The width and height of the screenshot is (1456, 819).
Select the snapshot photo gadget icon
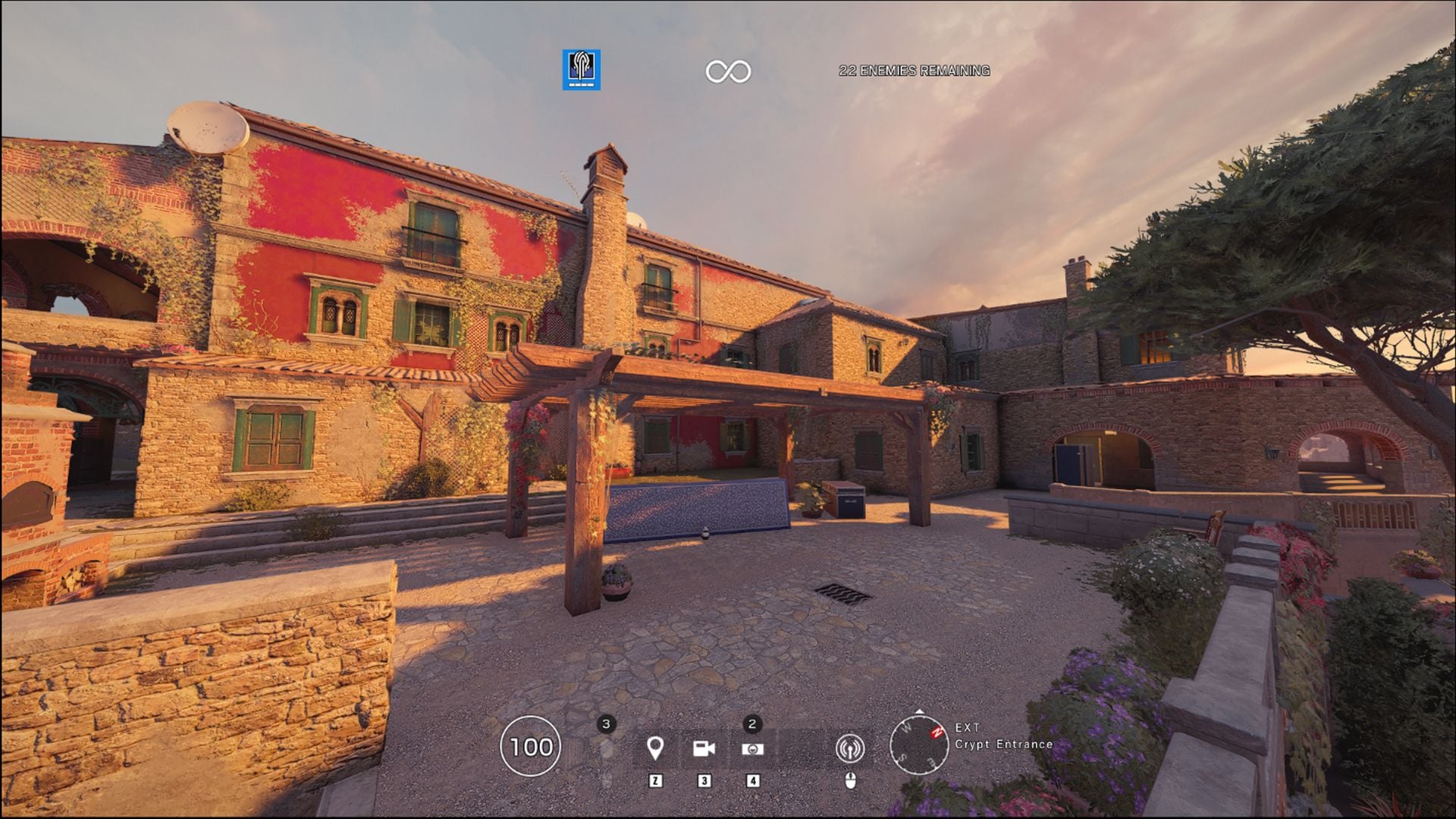753,749
